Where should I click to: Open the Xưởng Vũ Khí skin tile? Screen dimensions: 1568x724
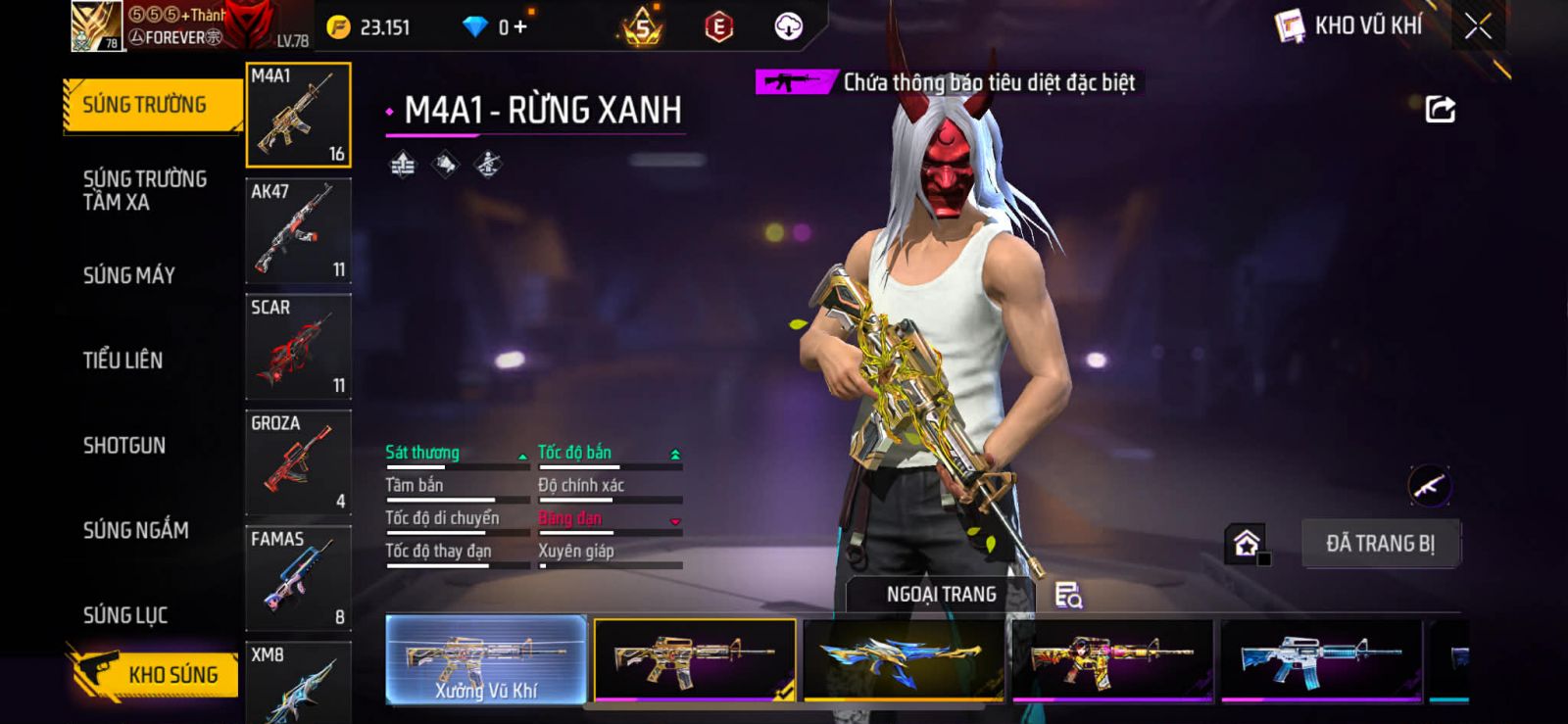coord(486,659)
